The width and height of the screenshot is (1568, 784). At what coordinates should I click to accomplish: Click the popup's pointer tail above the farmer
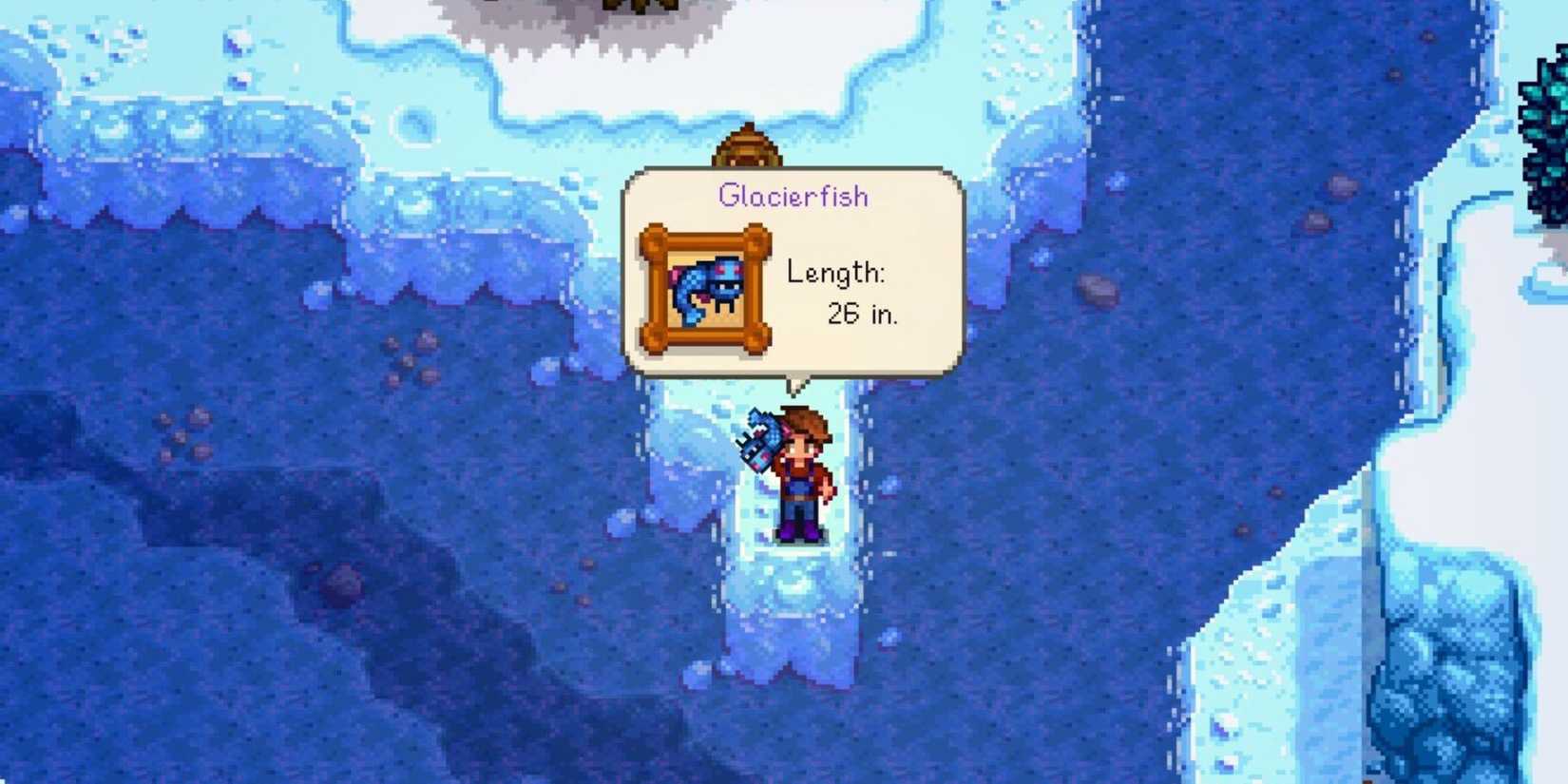tap(796, 385)
